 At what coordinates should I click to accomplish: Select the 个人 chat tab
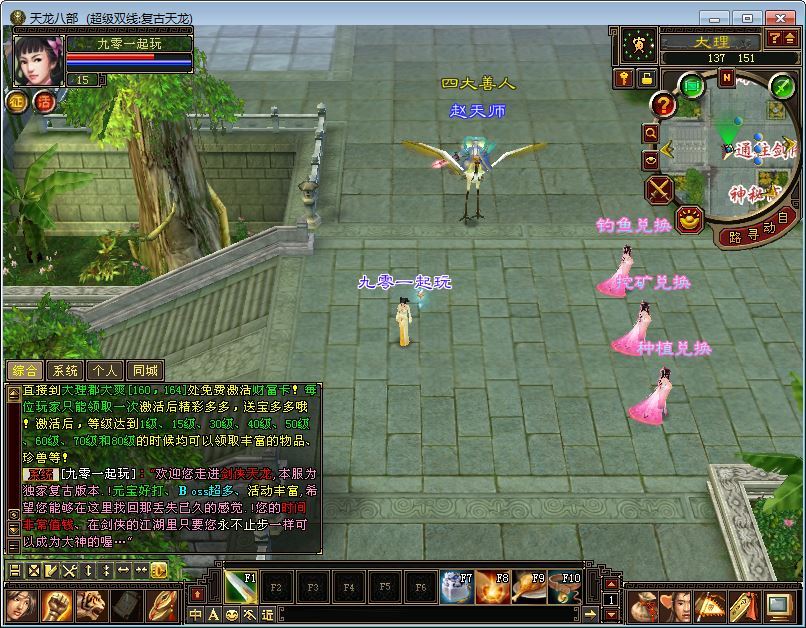coord(105,371)
